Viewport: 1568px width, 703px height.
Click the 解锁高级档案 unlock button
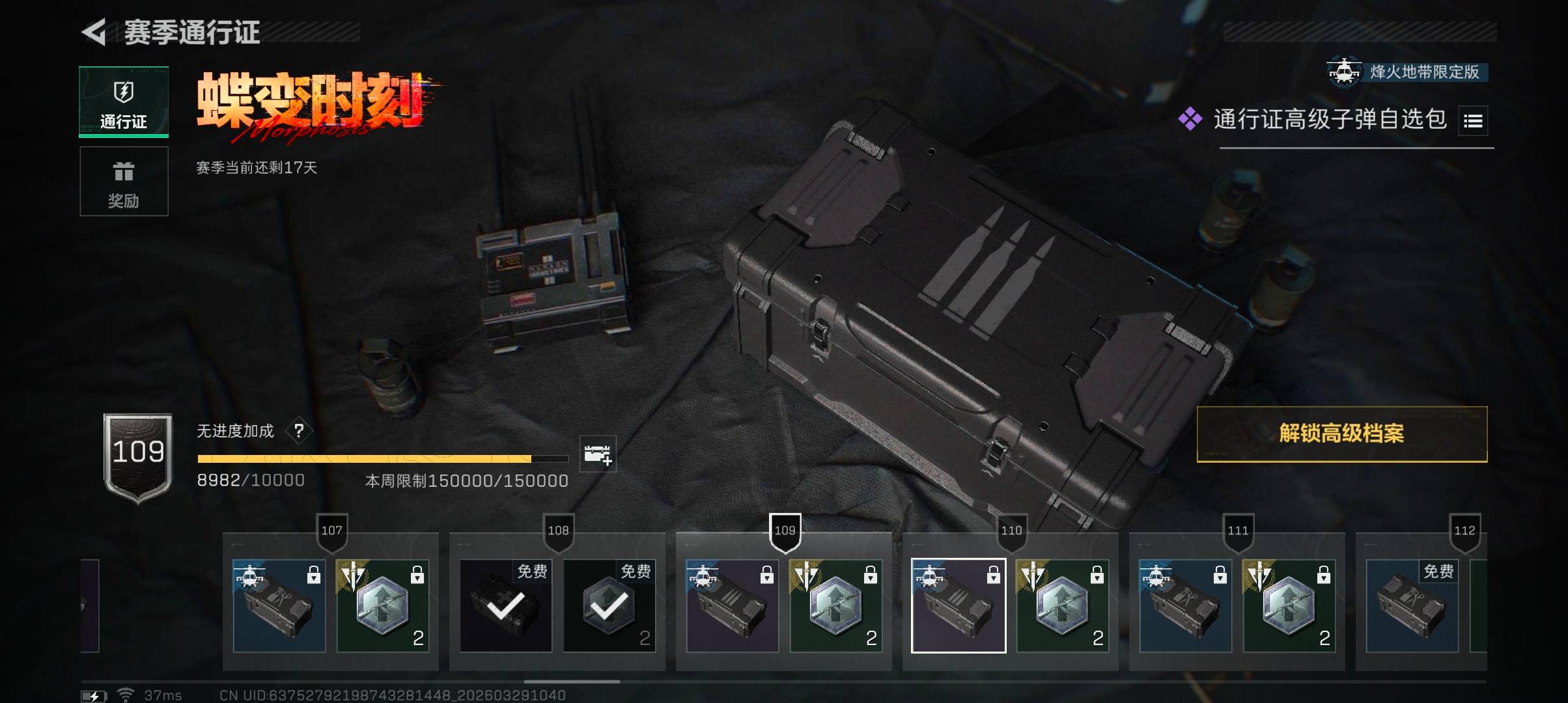pos(1341,434)
